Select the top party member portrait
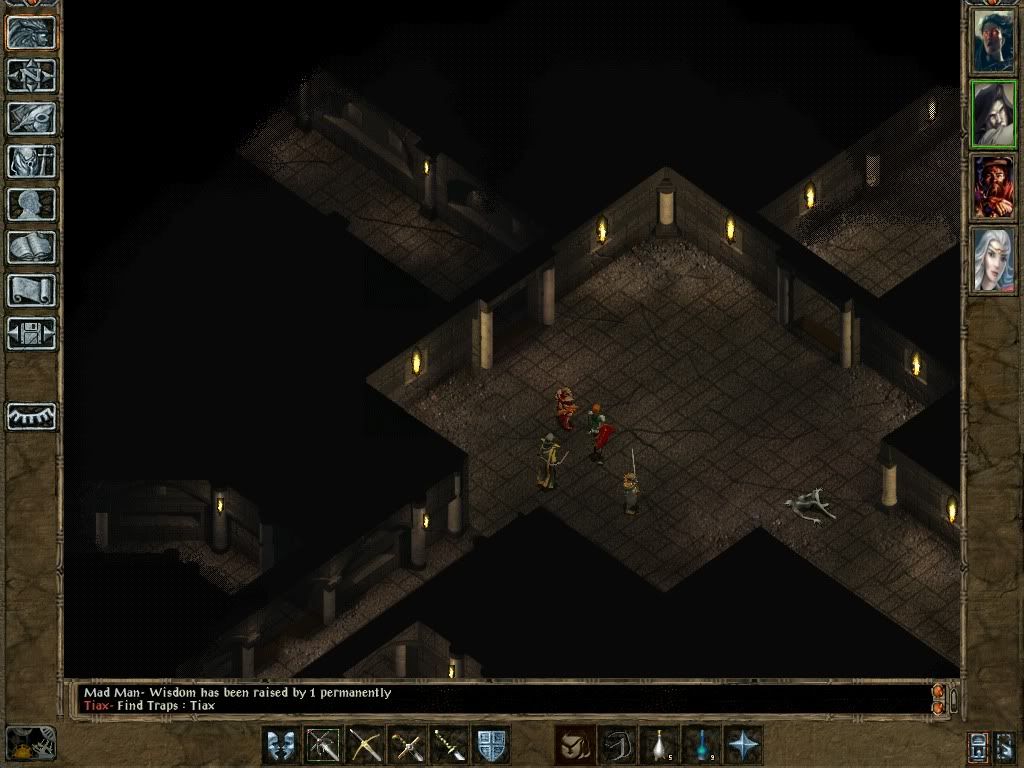The image size is (1024, 768). [x=994, y=41]
